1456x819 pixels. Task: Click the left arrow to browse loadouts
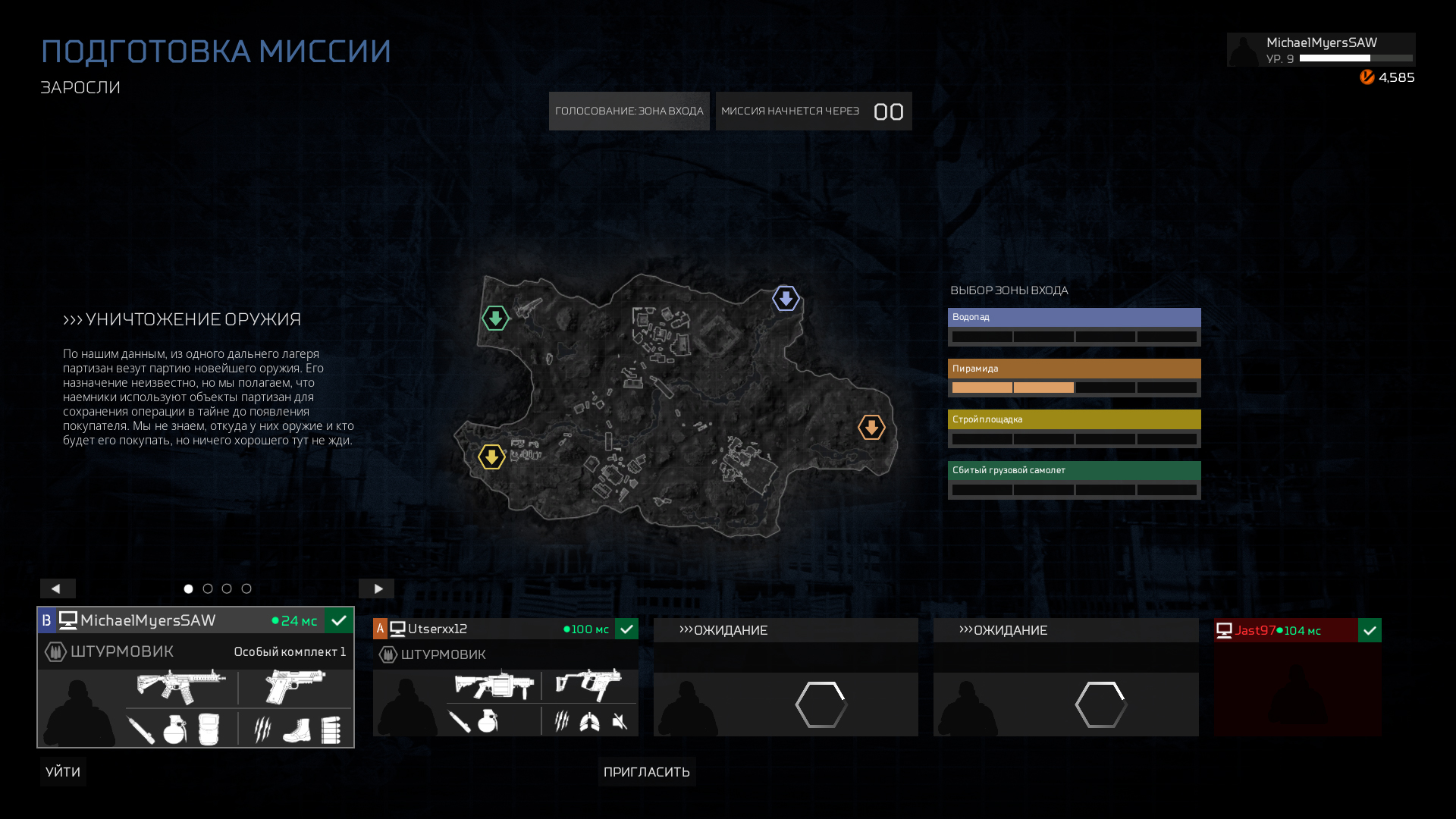(57, 588)
